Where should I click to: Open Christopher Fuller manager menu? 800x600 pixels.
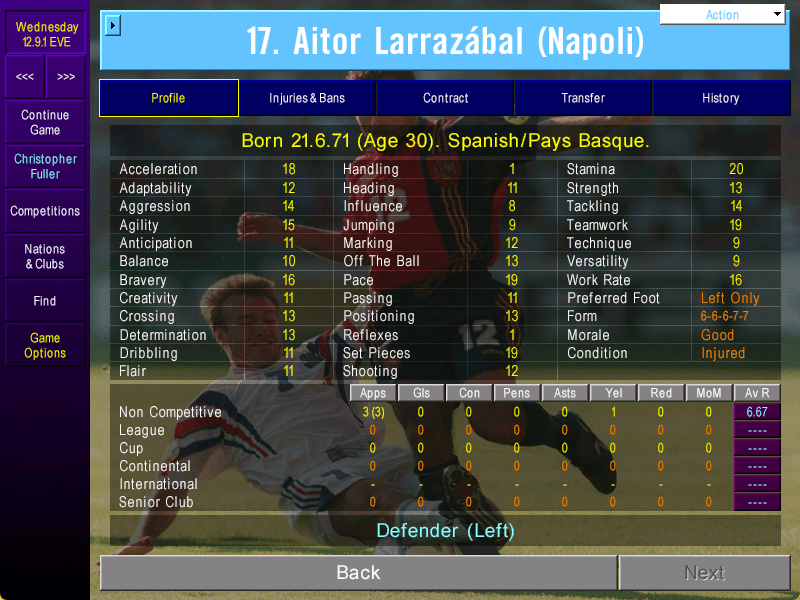45,166
